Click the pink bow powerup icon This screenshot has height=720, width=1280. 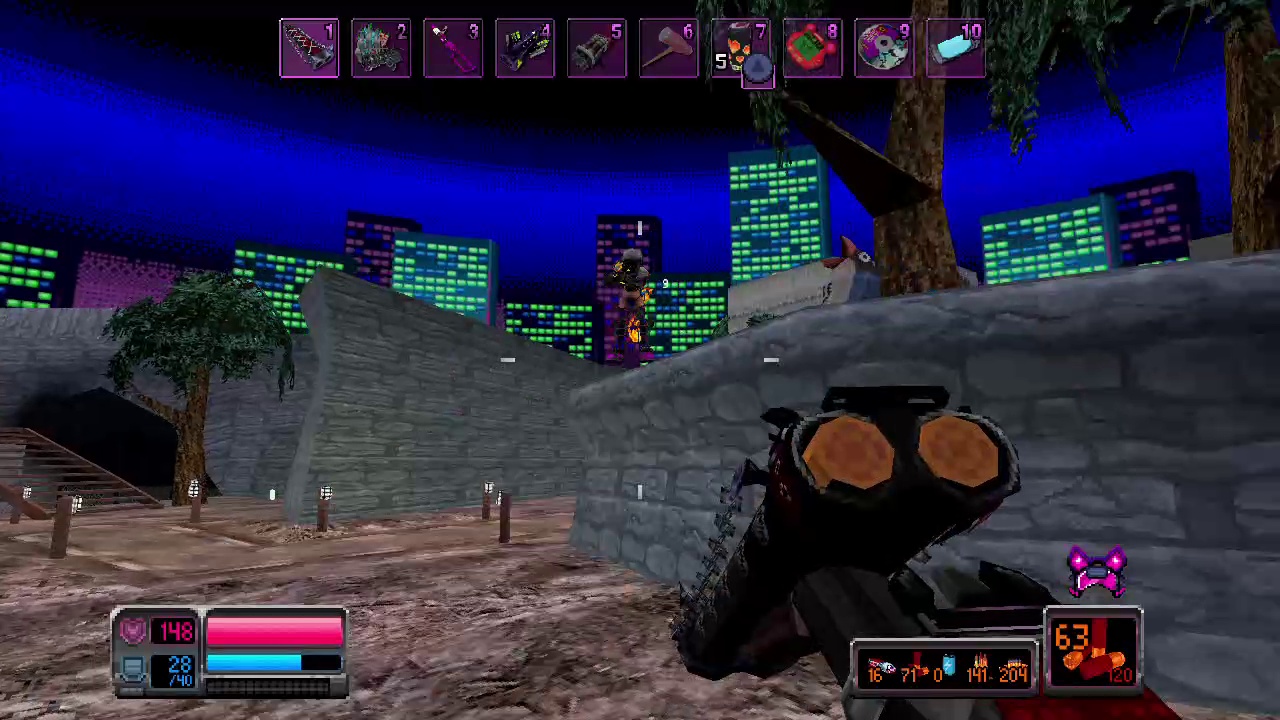tap(1100, 570)
